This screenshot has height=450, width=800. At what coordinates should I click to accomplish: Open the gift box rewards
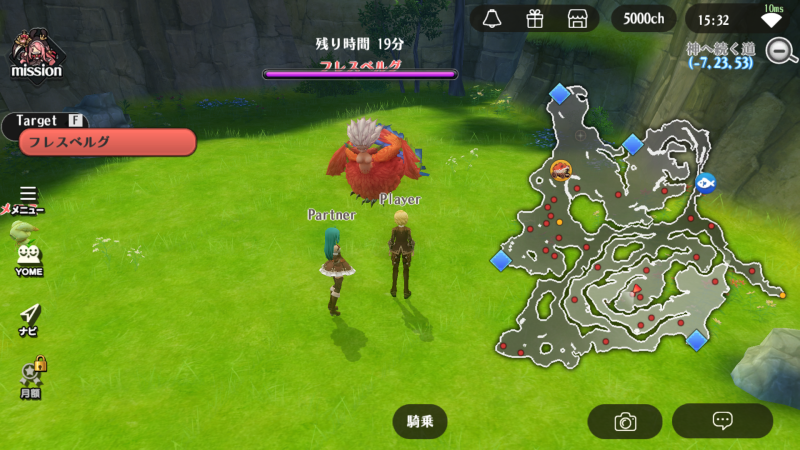(534, 19)
